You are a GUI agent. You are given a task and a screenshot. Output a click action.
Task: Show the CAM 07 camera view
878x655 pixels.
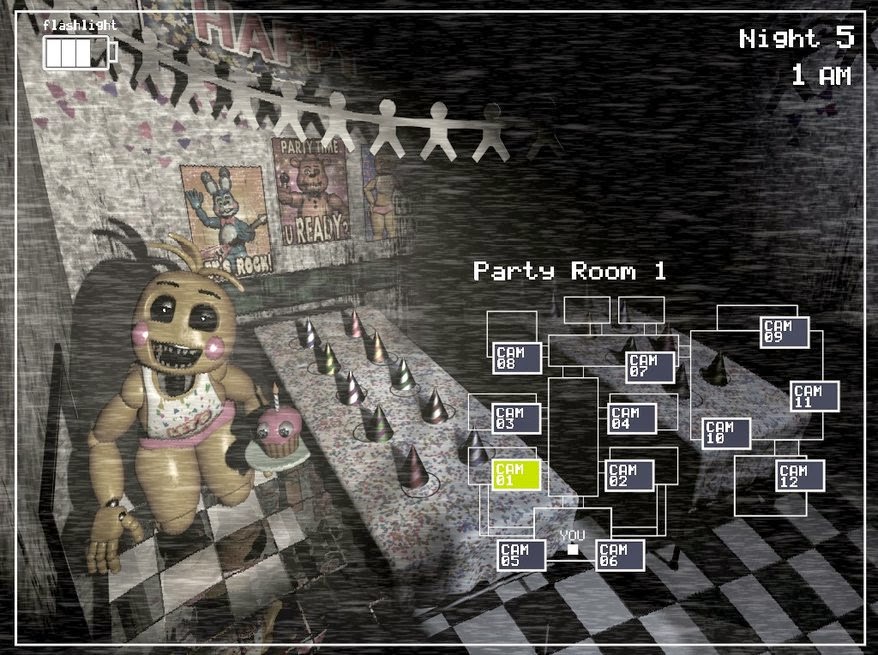(650, 366)
